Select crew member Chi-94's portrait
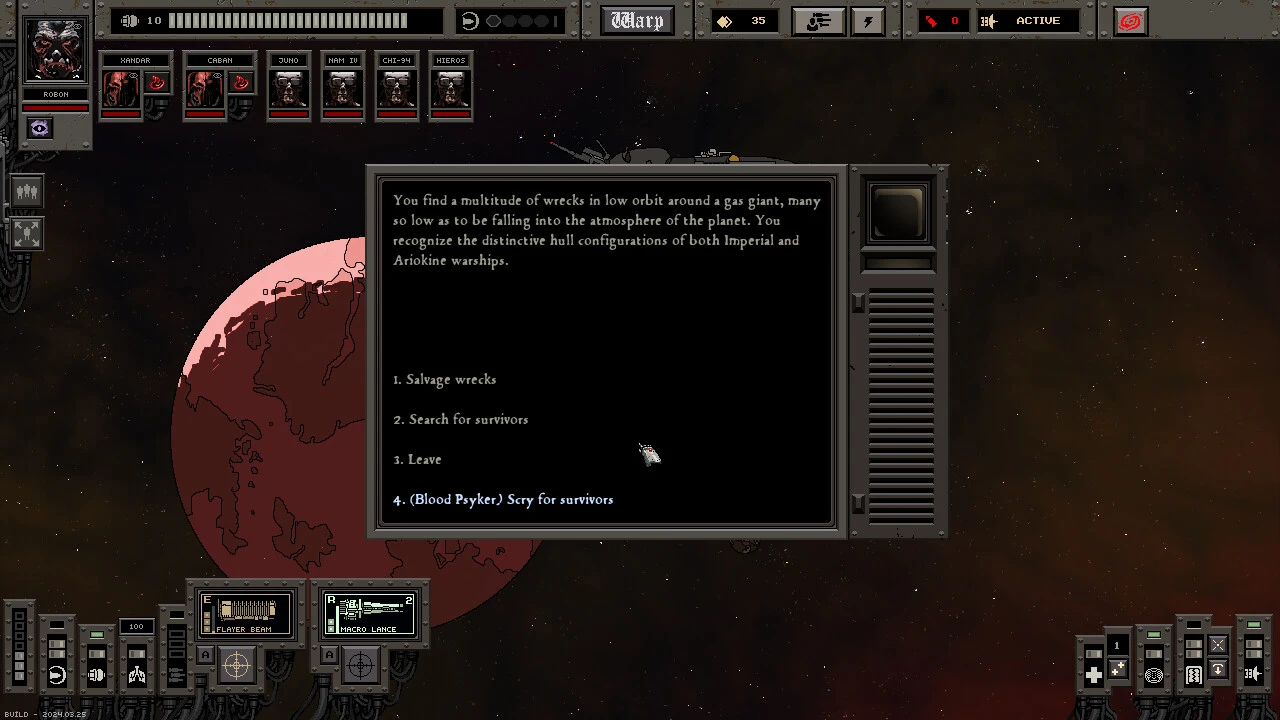Screen dimensions: 1280x720 pyautogui.click(x=397, y=88)
